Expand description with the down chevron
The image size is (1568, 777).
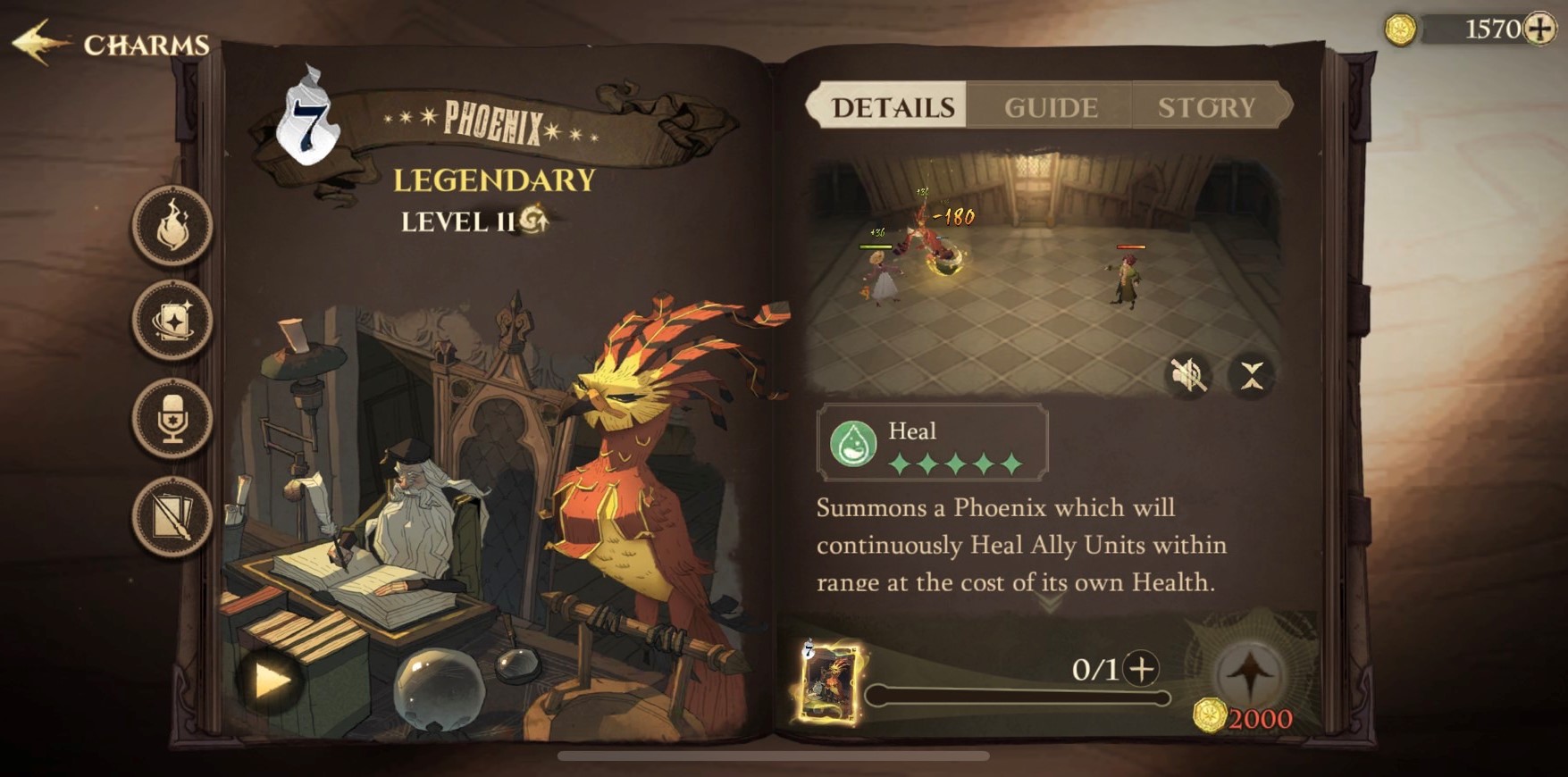[x=1051, y=605]
